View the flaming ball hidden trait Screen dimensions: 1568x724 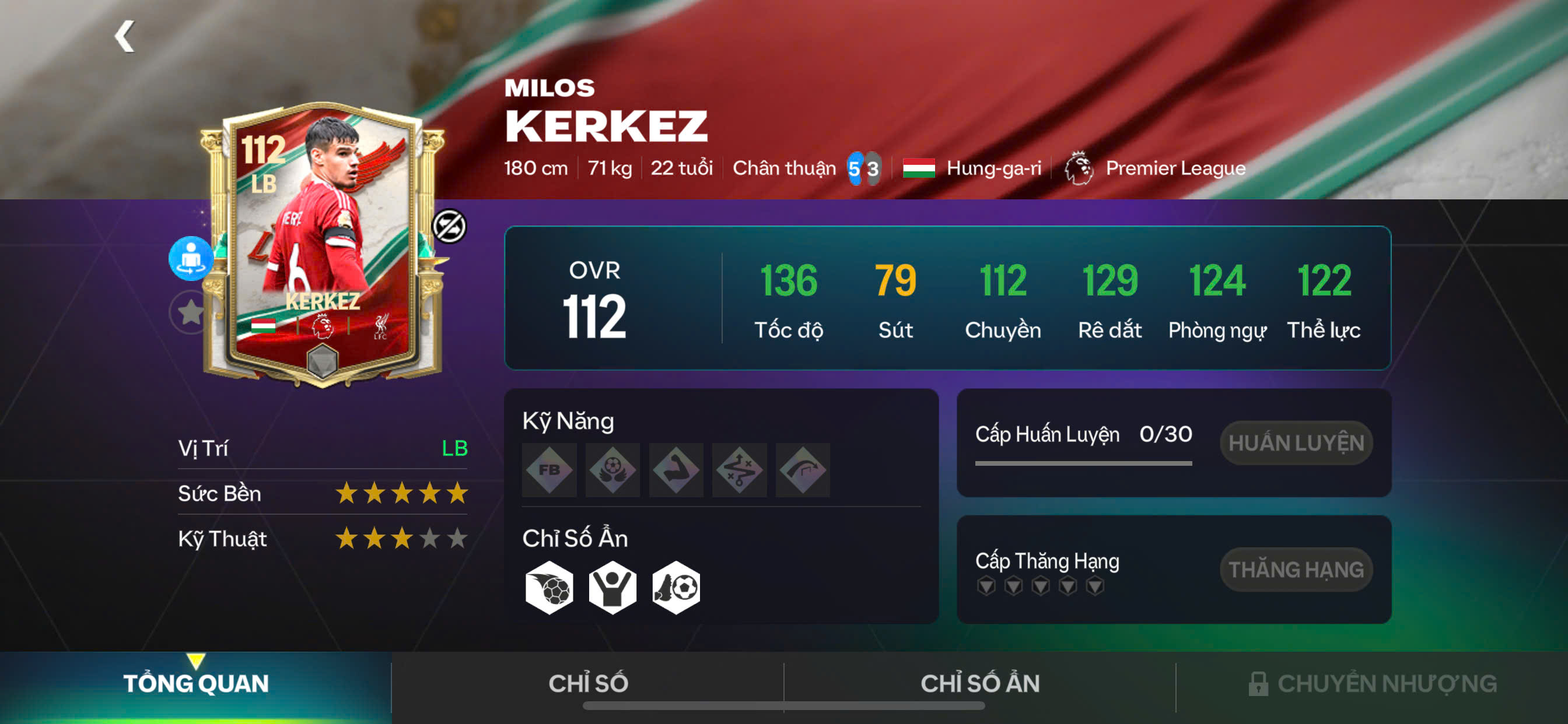pyautogui.click(x=549, y=588)
